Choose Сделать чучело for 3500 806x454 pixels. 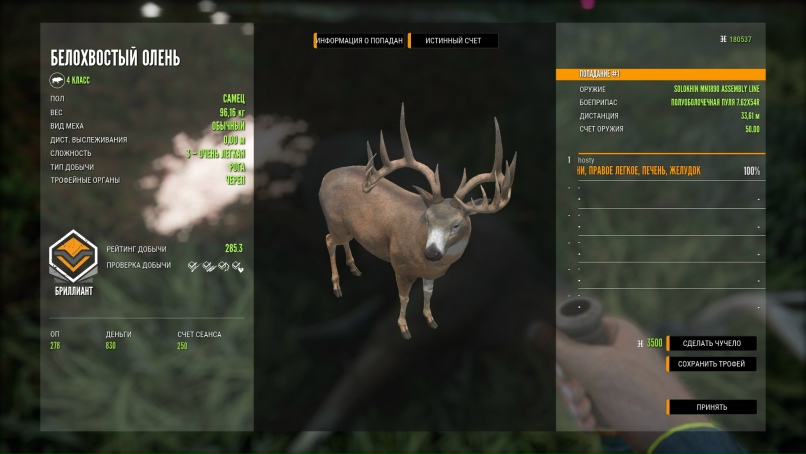(x=712, y=343)
